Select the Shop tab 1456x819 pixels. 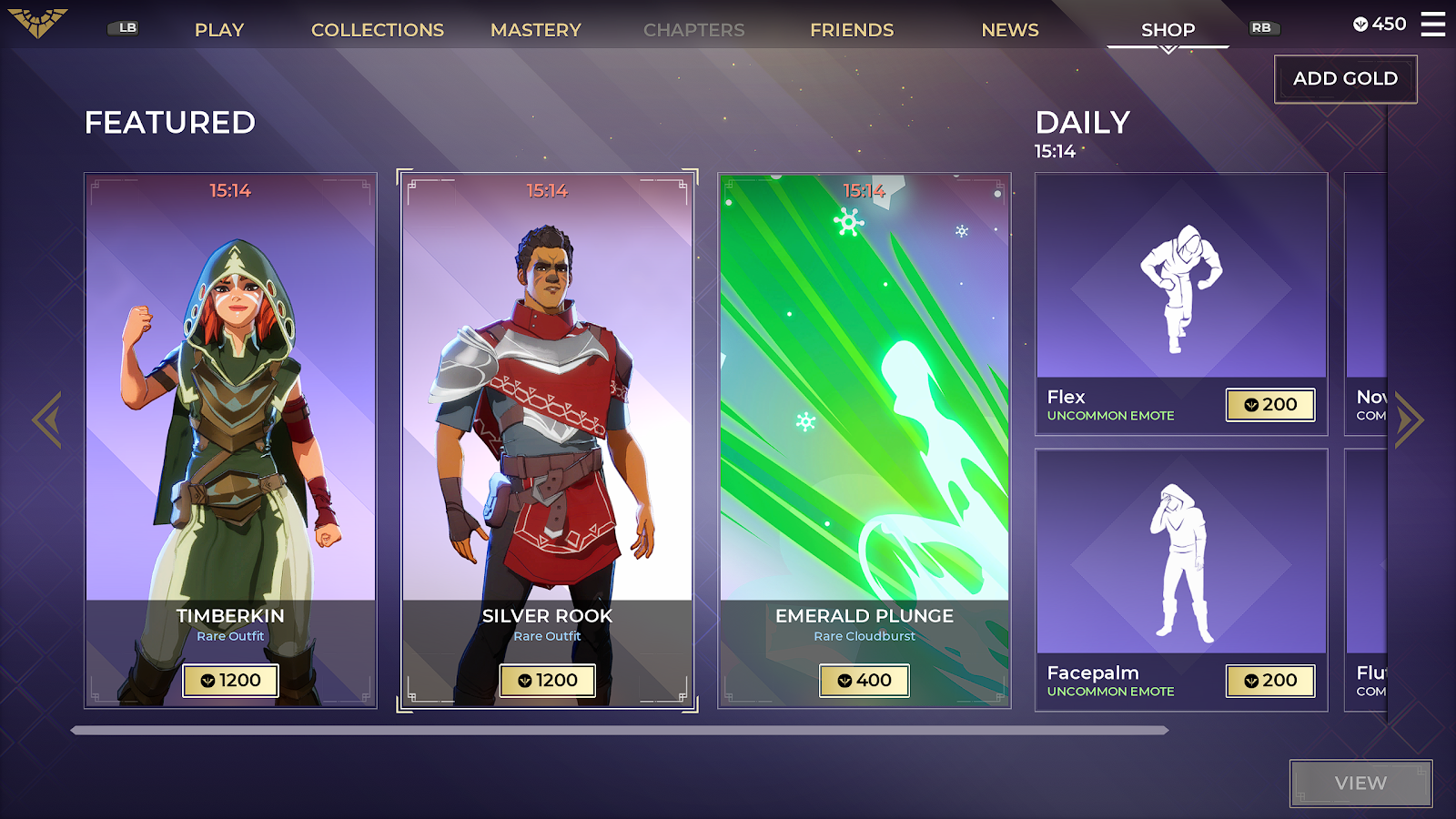pos(1168,30)
